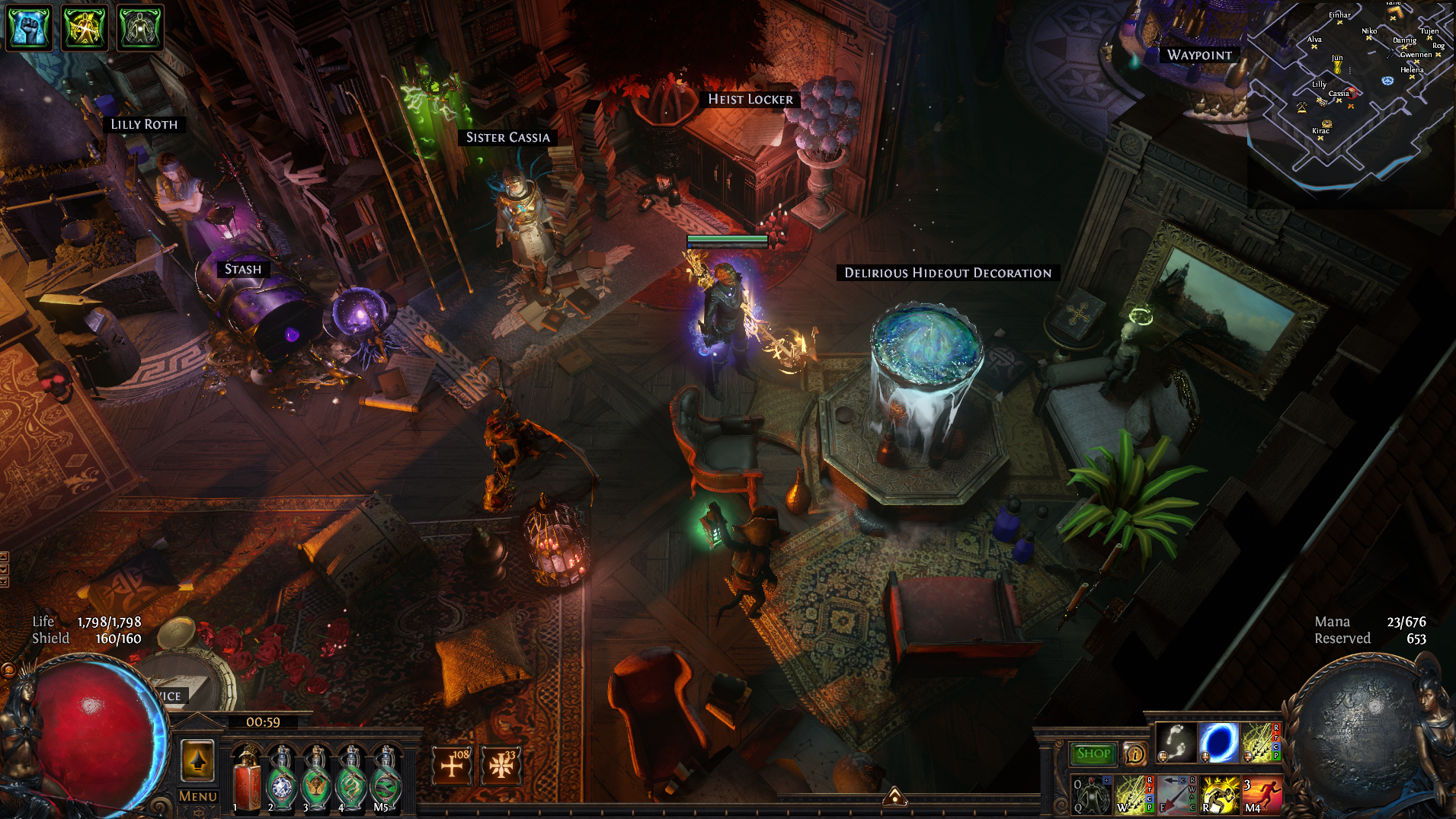Click the blue fist buff icon
1456x819 pixels.
[x=29, y=27]
